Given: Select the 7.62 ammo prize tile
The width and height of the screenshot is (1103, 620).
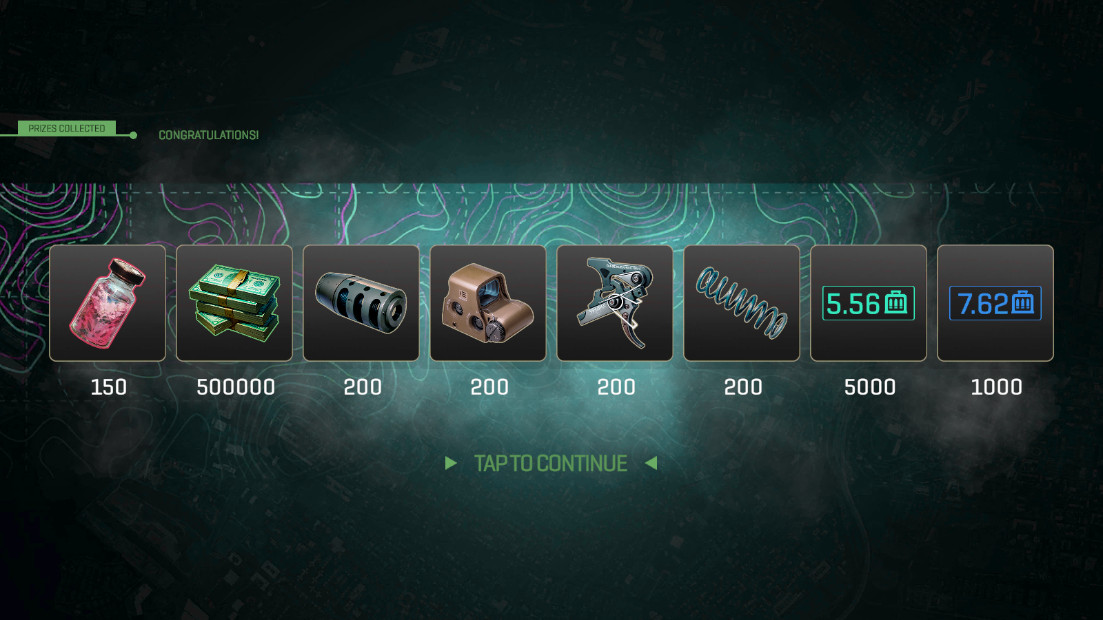Looking at the screenshot, I should coord(995,303).
